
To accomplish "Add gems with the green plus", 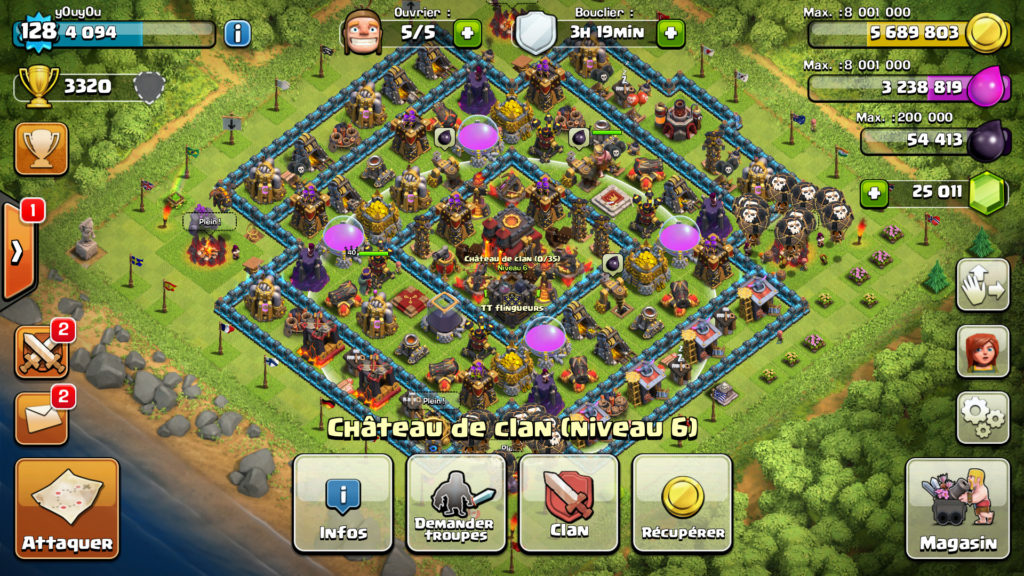I will (x=874, y=192).
